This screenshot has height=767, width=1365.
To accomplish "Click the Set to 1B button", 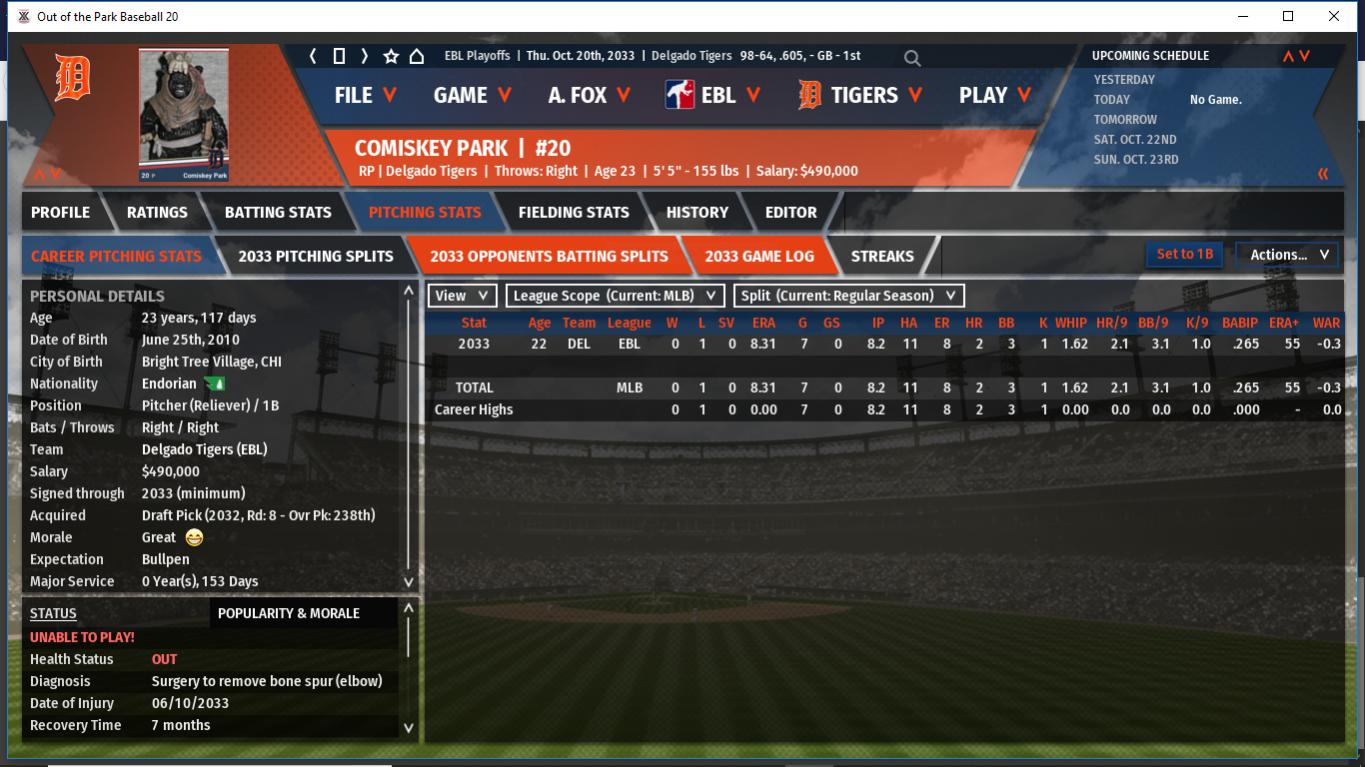I will (x=1185, y=254).
